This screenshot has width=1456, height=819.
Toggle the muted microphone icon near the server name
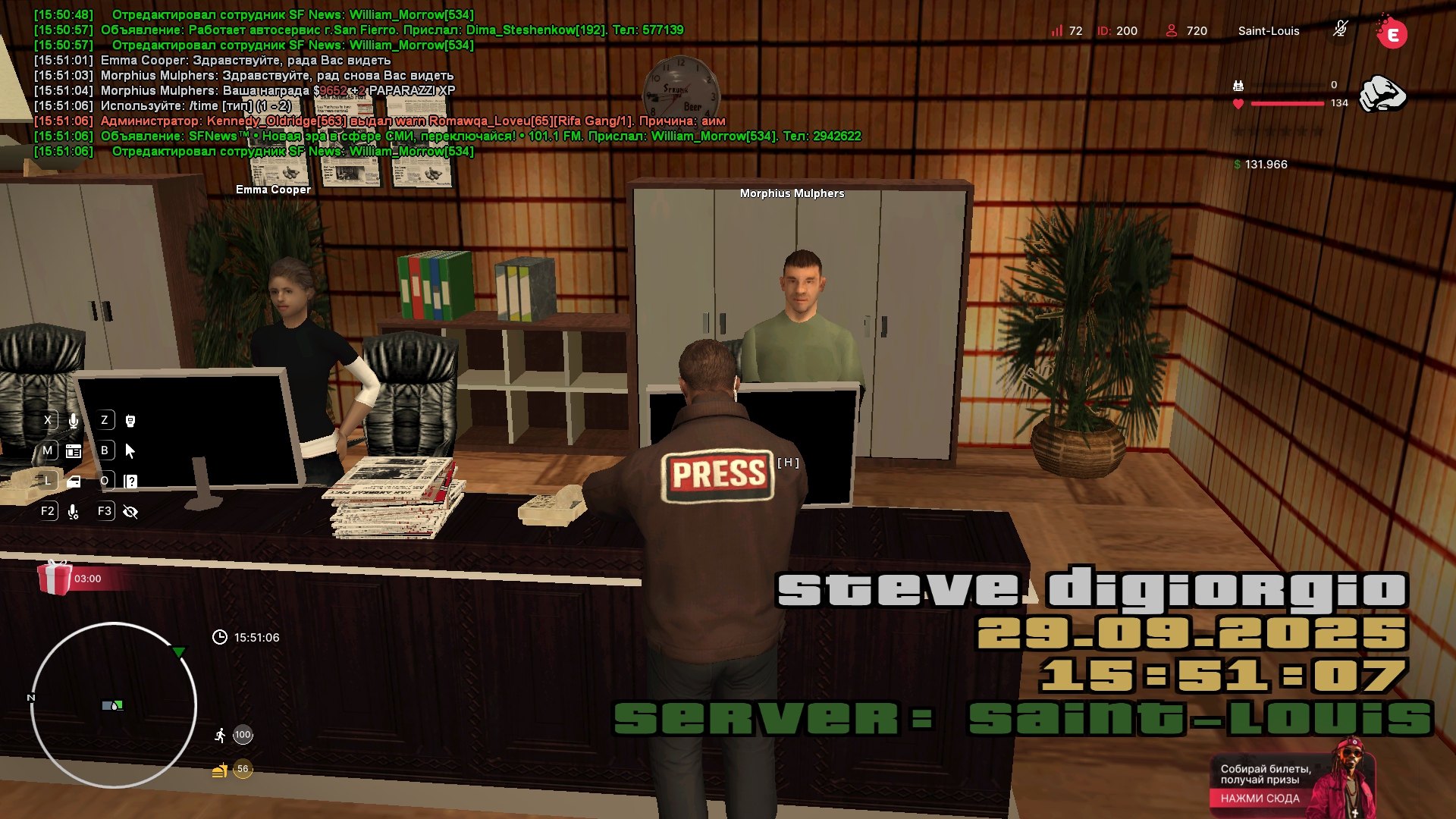pyautogui.click(x=1340, y=30)
